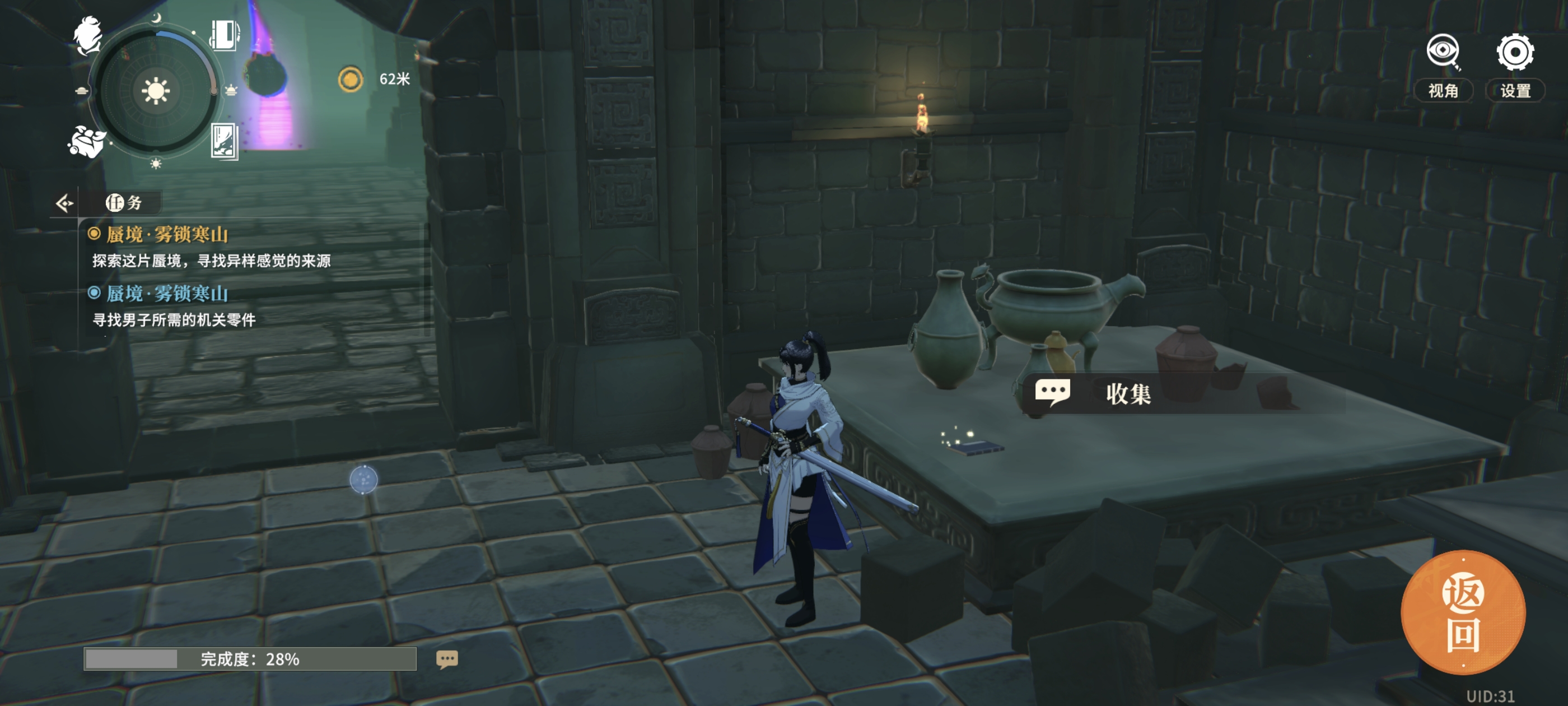This screenshot has height=706, width=1568.
Task: Open the 任务 (Quest) tracker header
Action: coord(124,203)
